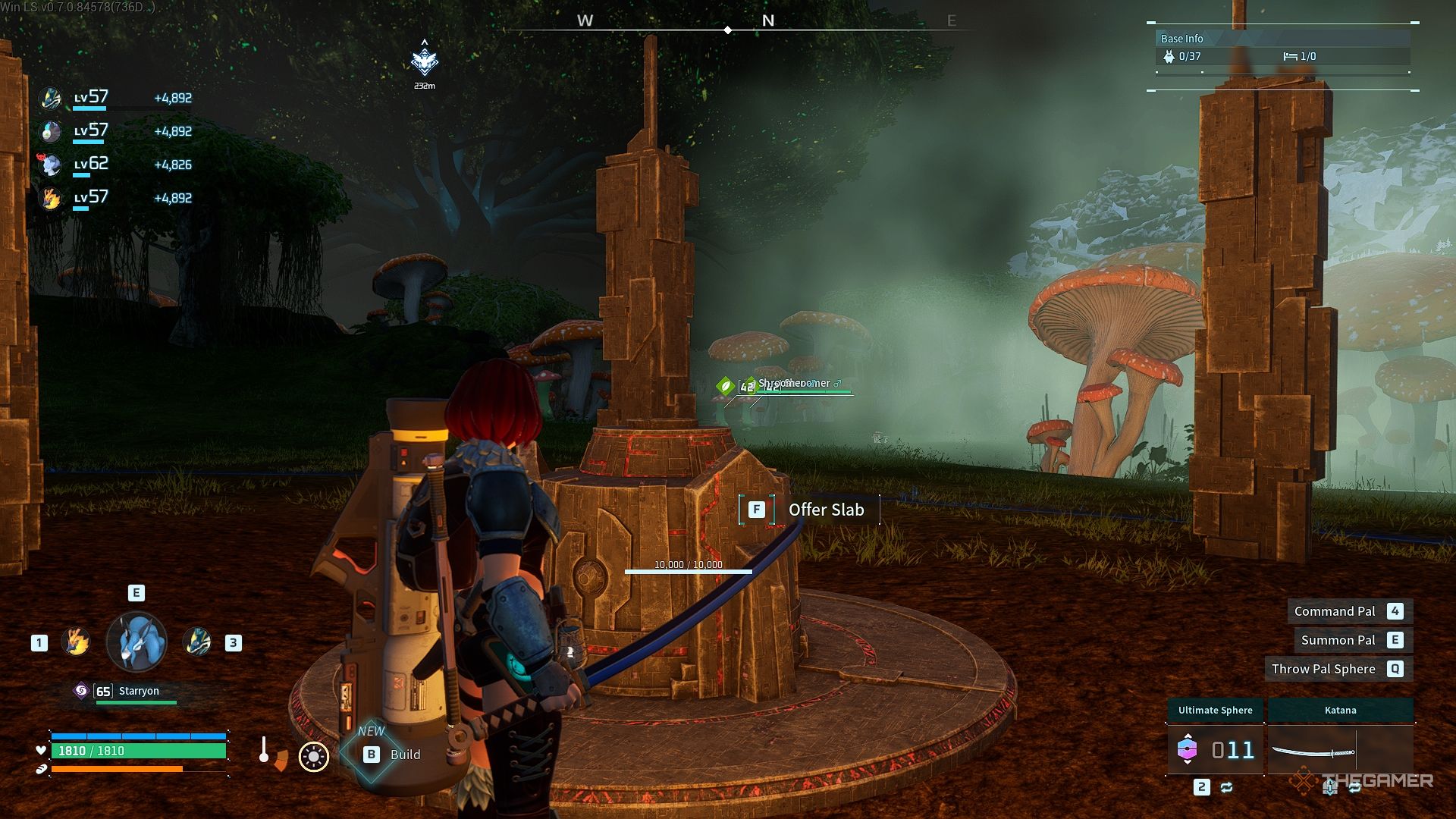Select the Throw Pal Sphere option
This screenshot has height=819, width=1456.
1323,668
